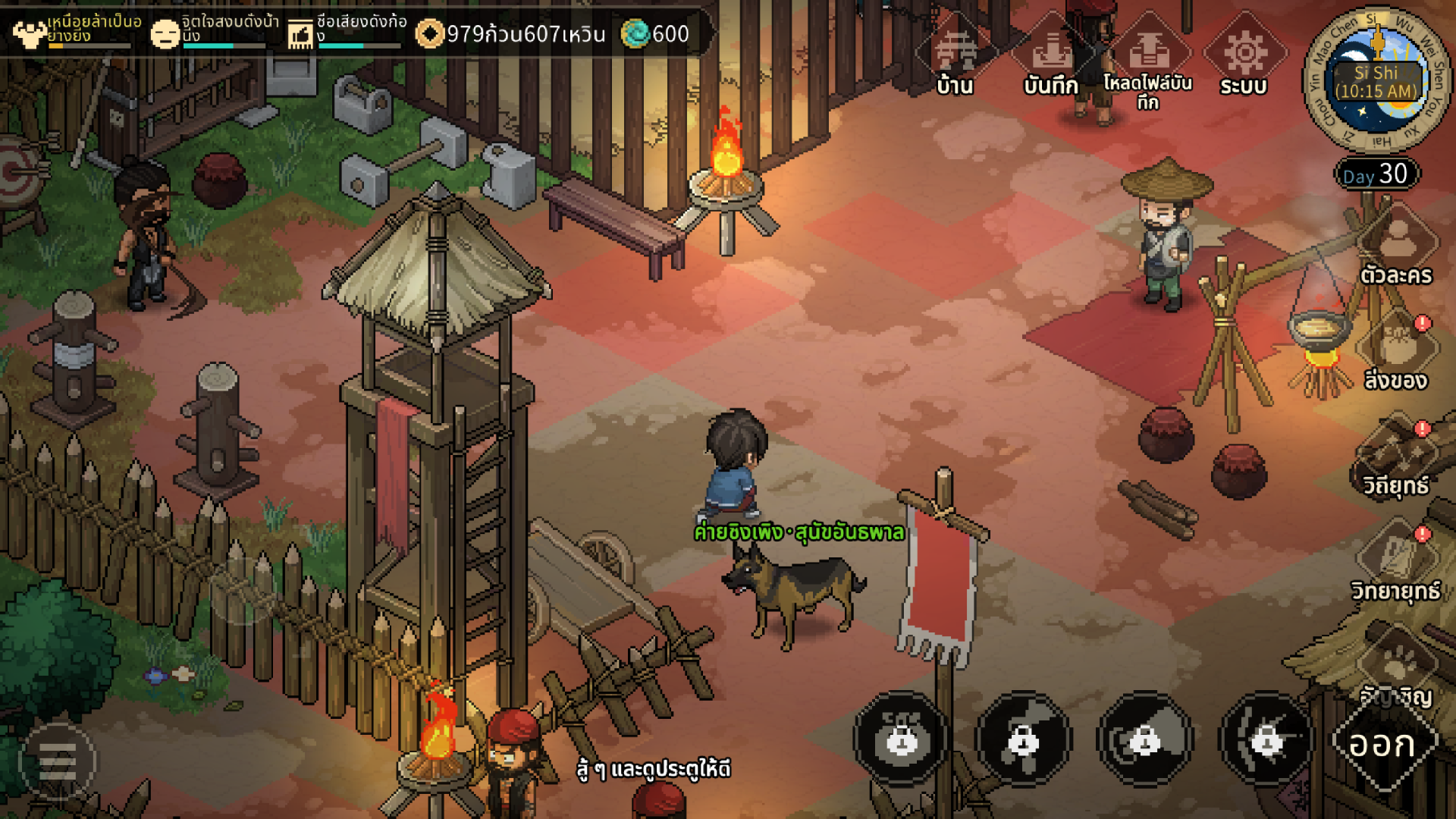Open the ตัวละคร character screen
Image resolution: width=1456 pixels, height=819 pixels.
point(1396,246)
